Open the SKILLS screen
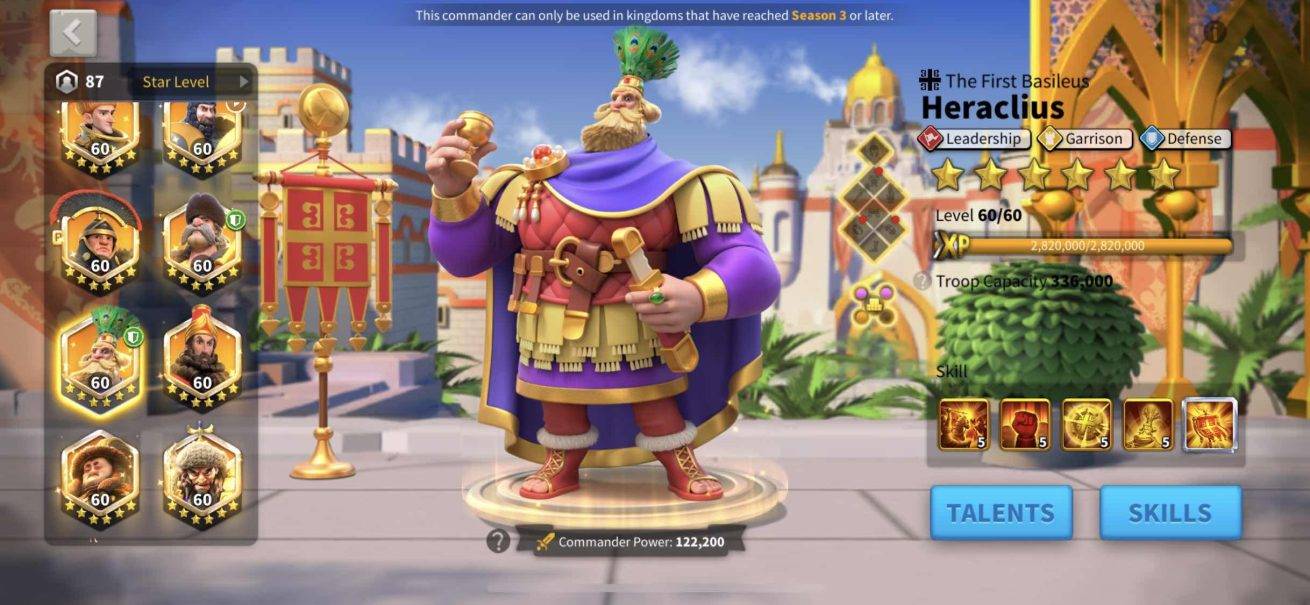The width and height of the screenshot is (1310, 605). point(1169,513)
